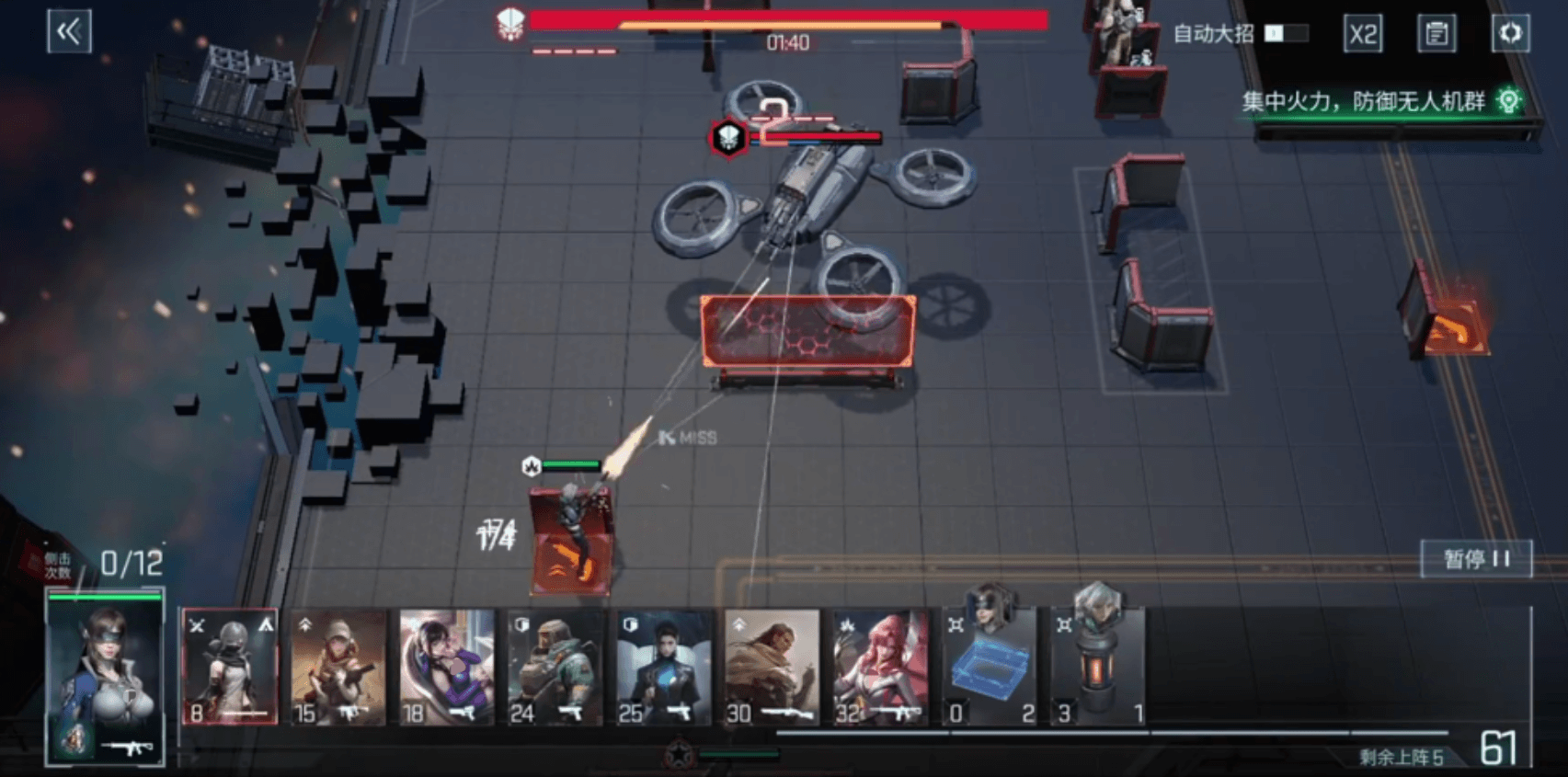Toggle the 自动大招 auto-ultimate switch
1568x777 pixels.
pos(1286,34)
